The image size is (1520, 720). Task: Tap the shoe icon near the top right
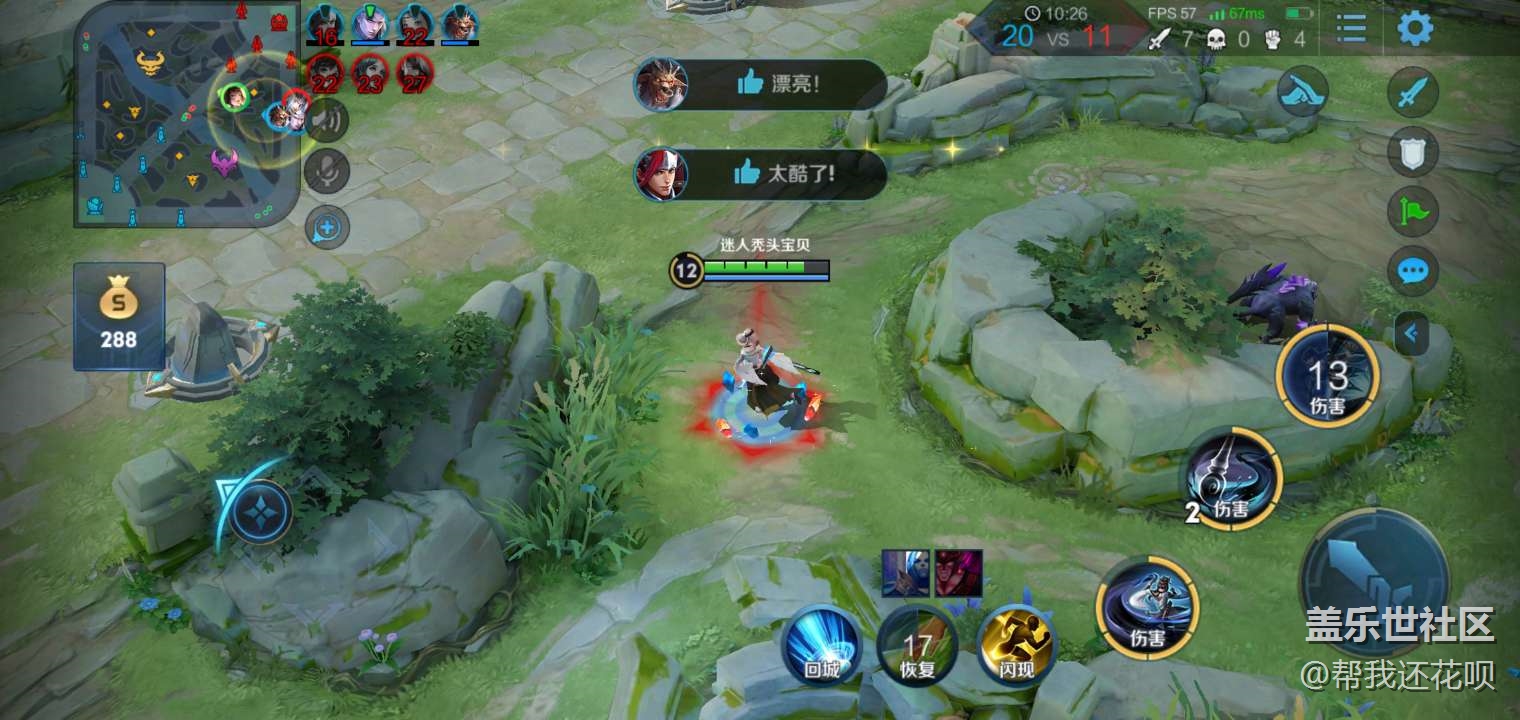1302,92
